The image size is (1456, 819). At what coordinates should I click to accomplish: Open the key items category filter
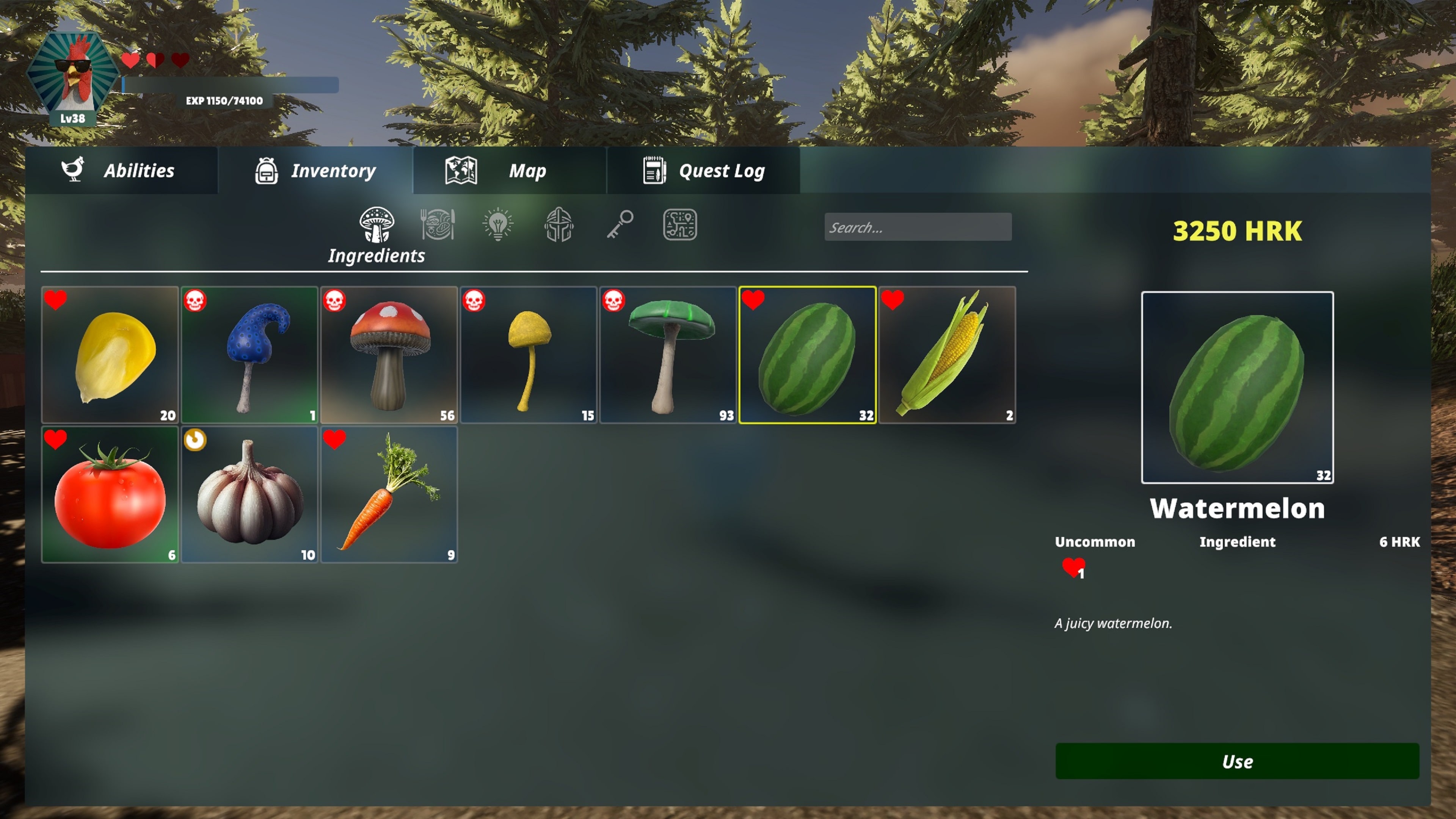(621, 225)
